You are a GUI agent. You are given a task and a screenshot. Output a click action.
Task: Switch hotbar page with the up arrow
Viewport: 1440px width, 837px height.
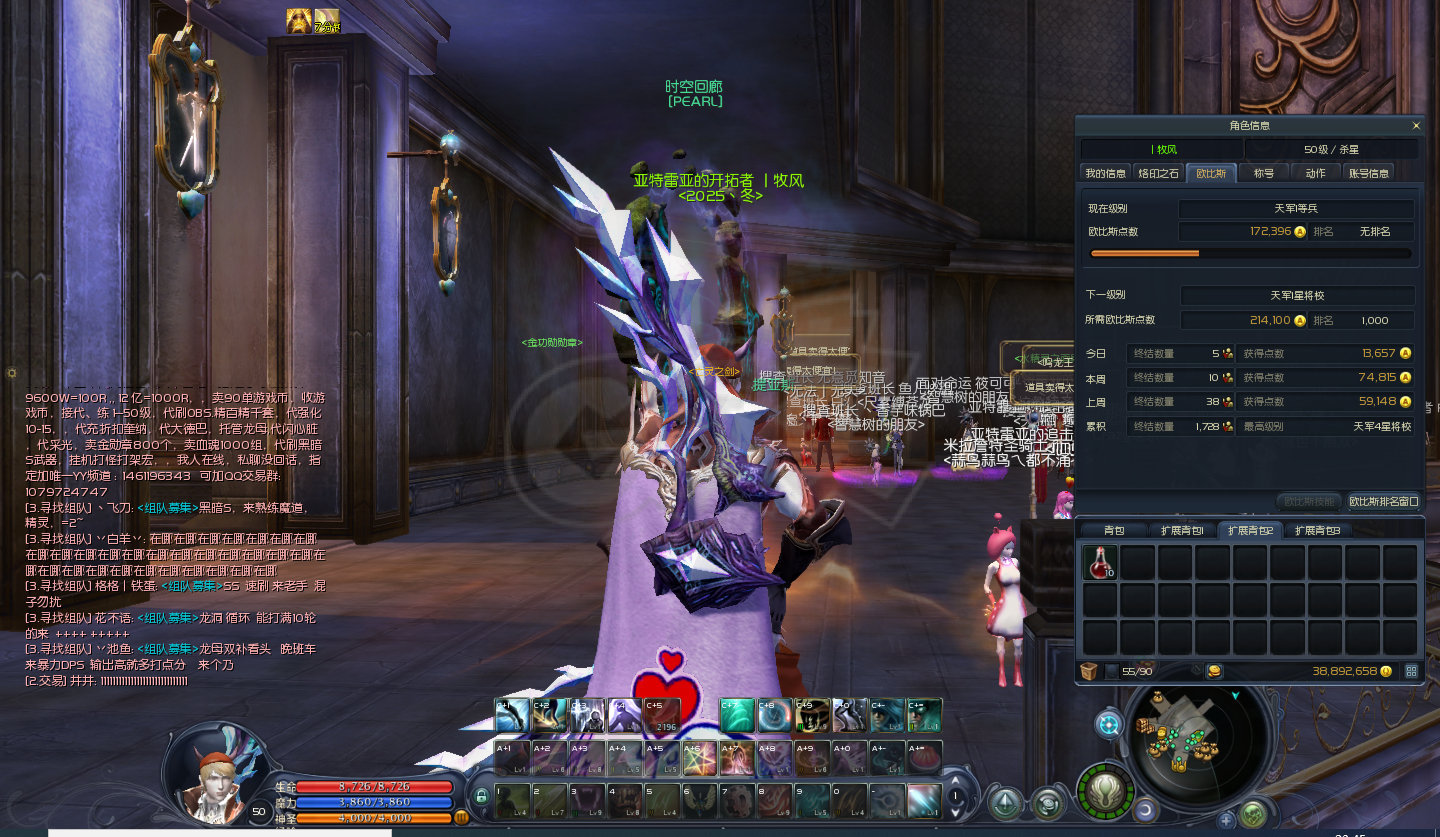tap(955, 780)
